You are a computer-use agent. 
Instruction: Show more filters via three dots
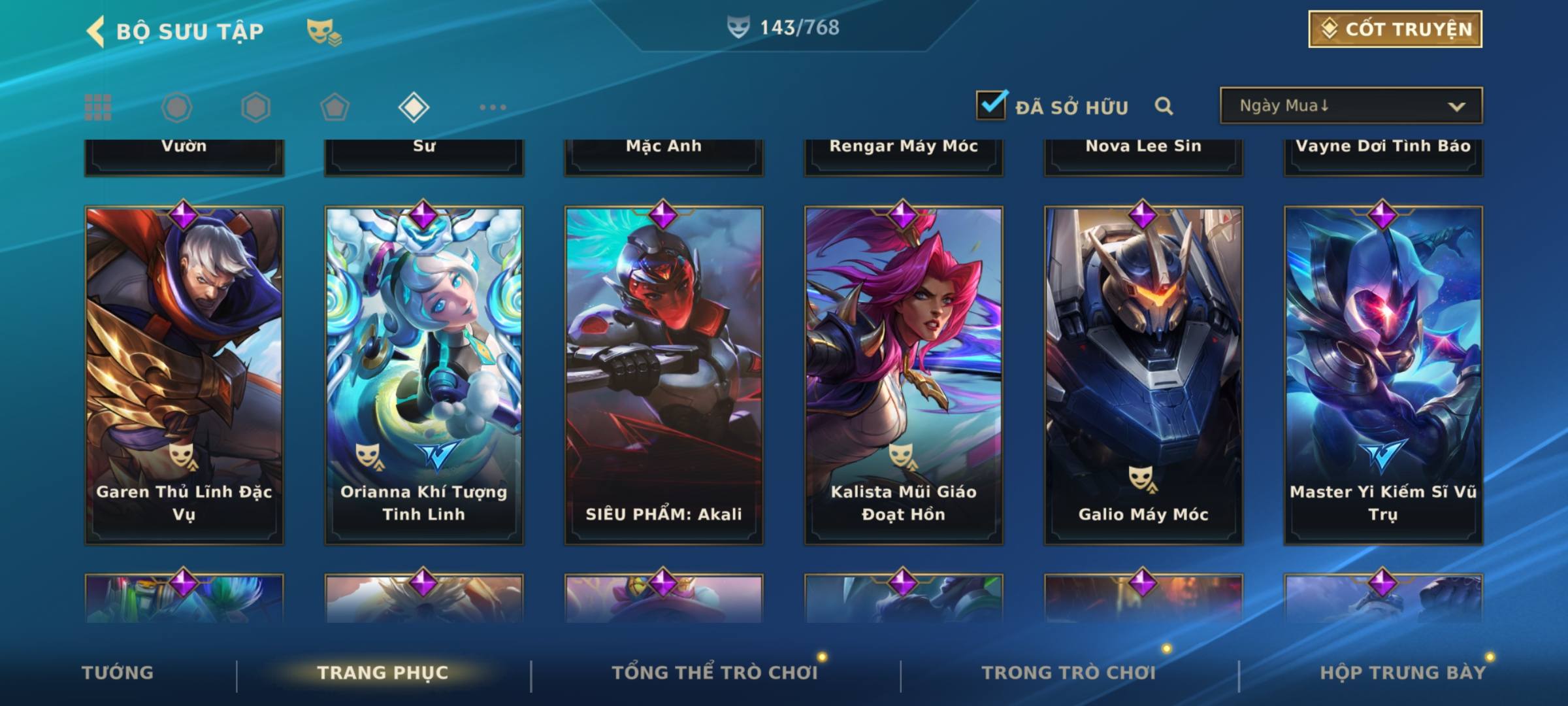[x=493, y=107]
